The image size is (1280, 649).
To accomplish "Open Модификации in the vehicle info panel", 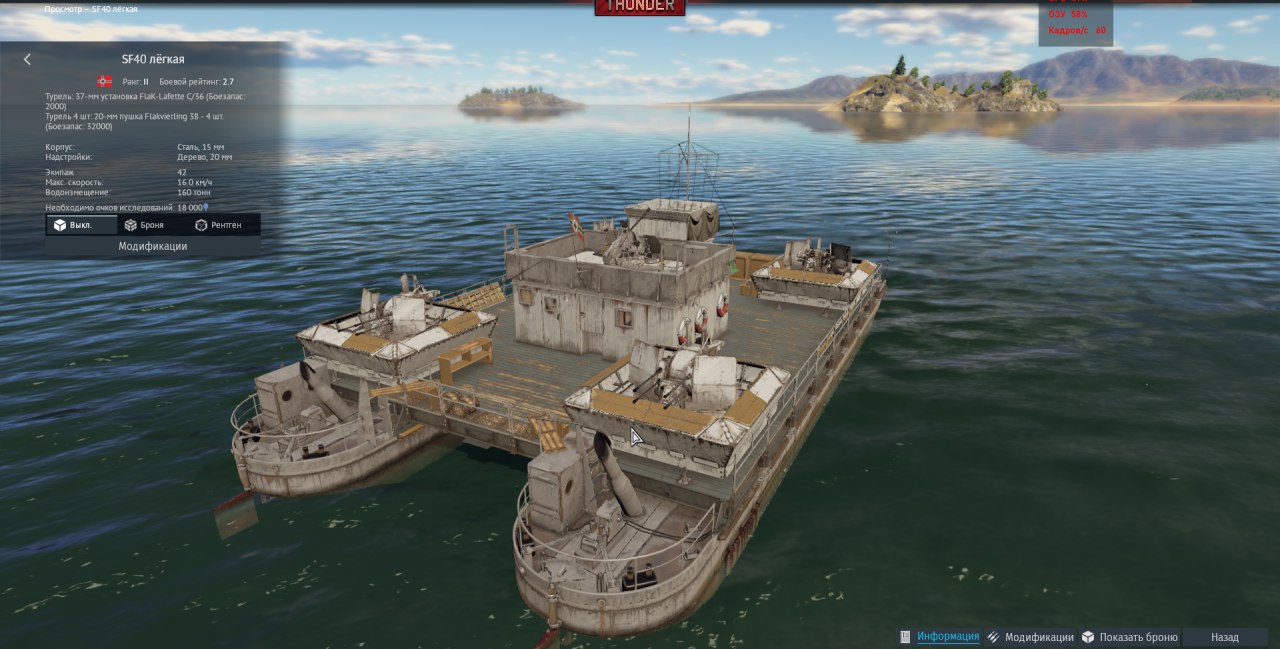I will 153,246.
